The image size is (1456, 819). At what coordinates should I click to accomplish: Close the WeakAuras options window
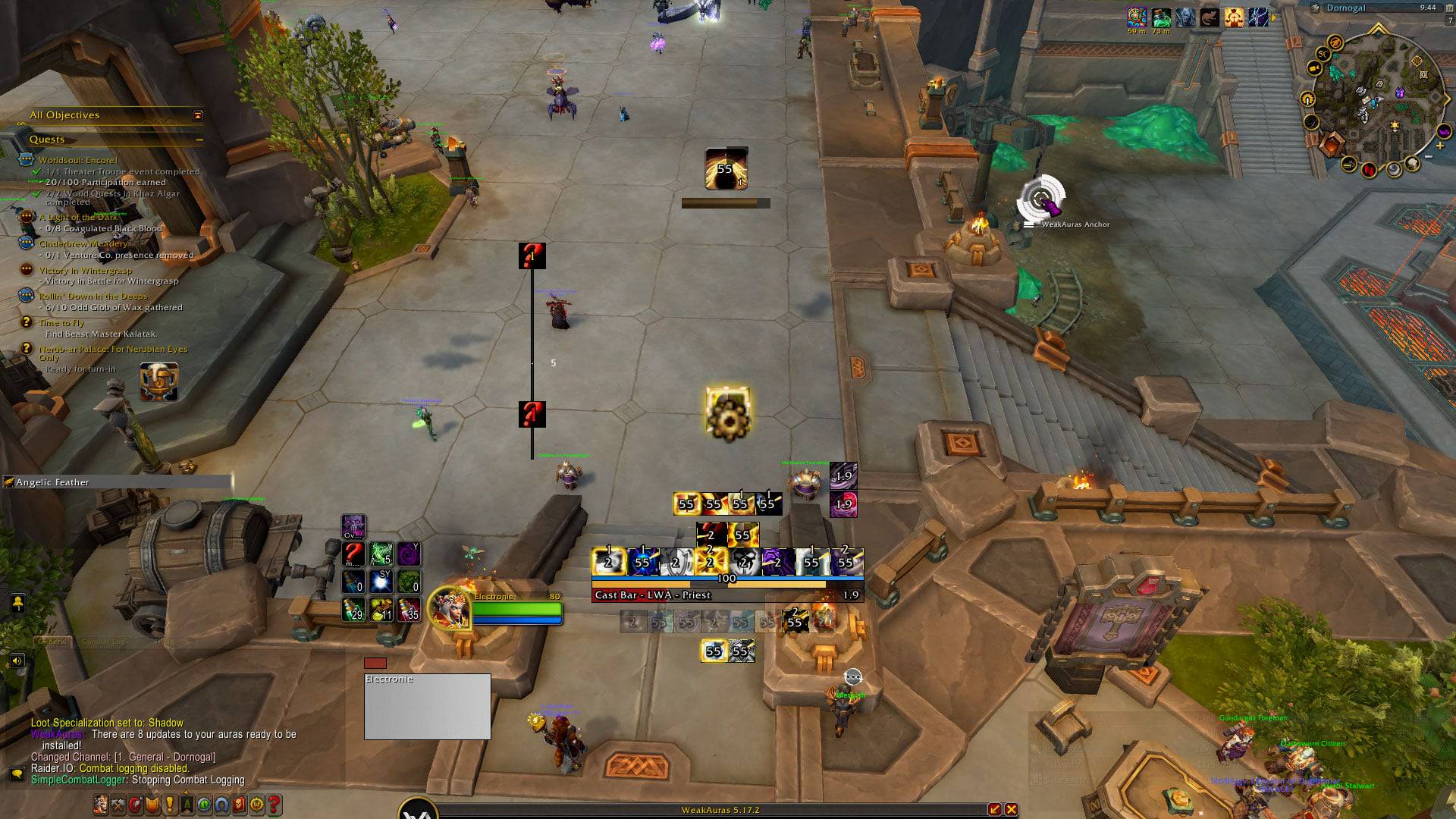pyautogui.click(x=1011, y=809)
